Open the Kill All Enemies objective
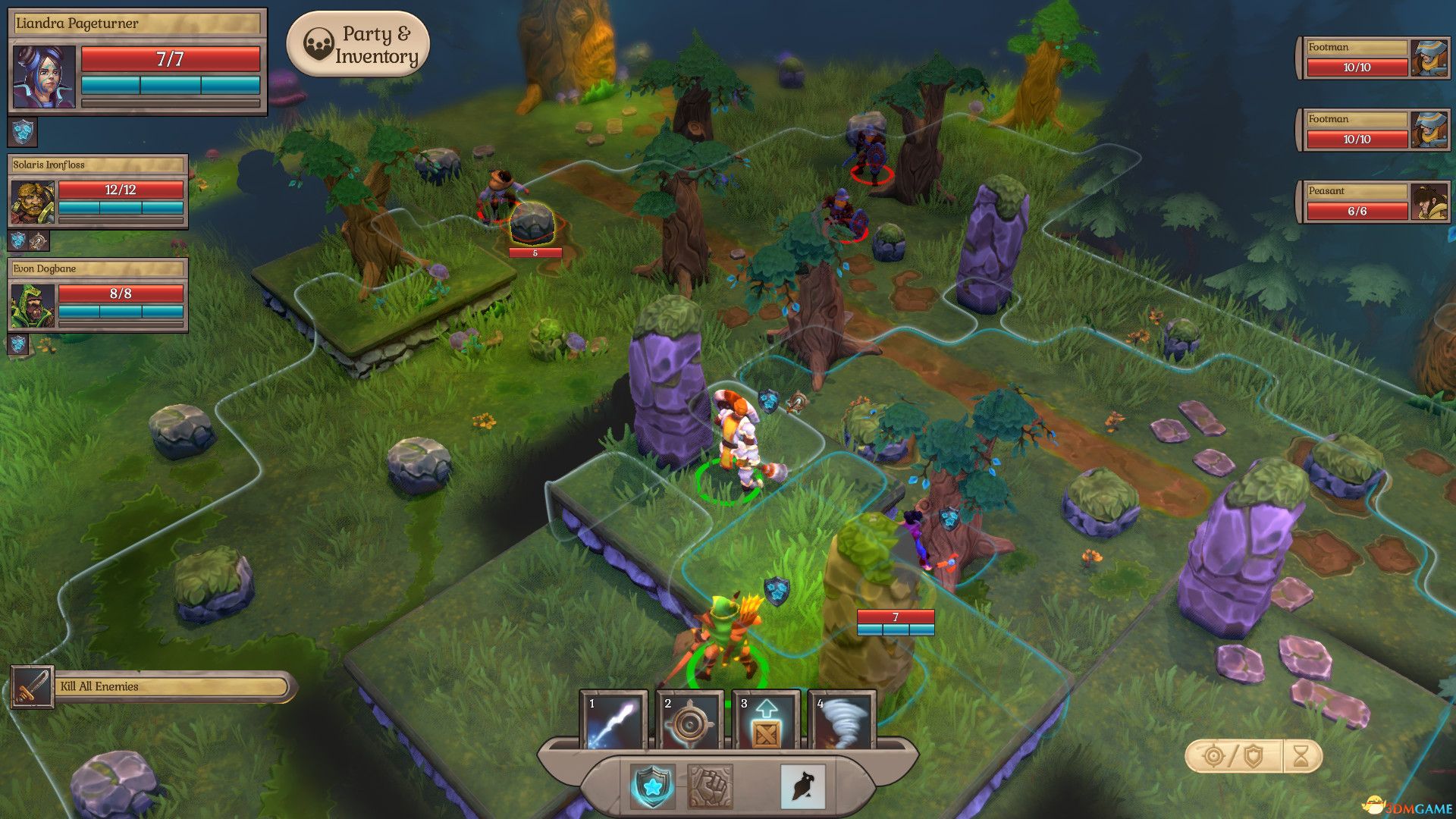Screen dimensions: 1456x819 152,687
